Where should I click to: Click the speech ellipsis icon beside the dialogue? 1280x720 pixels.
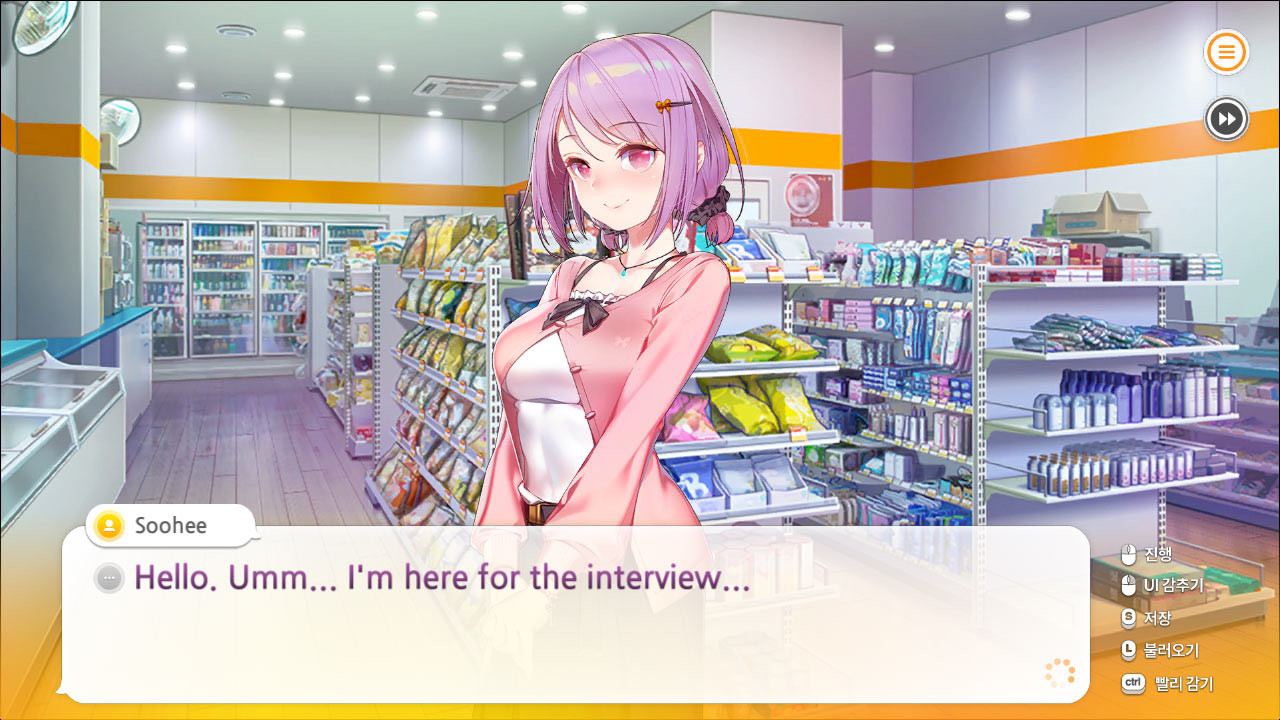point(107,578)
